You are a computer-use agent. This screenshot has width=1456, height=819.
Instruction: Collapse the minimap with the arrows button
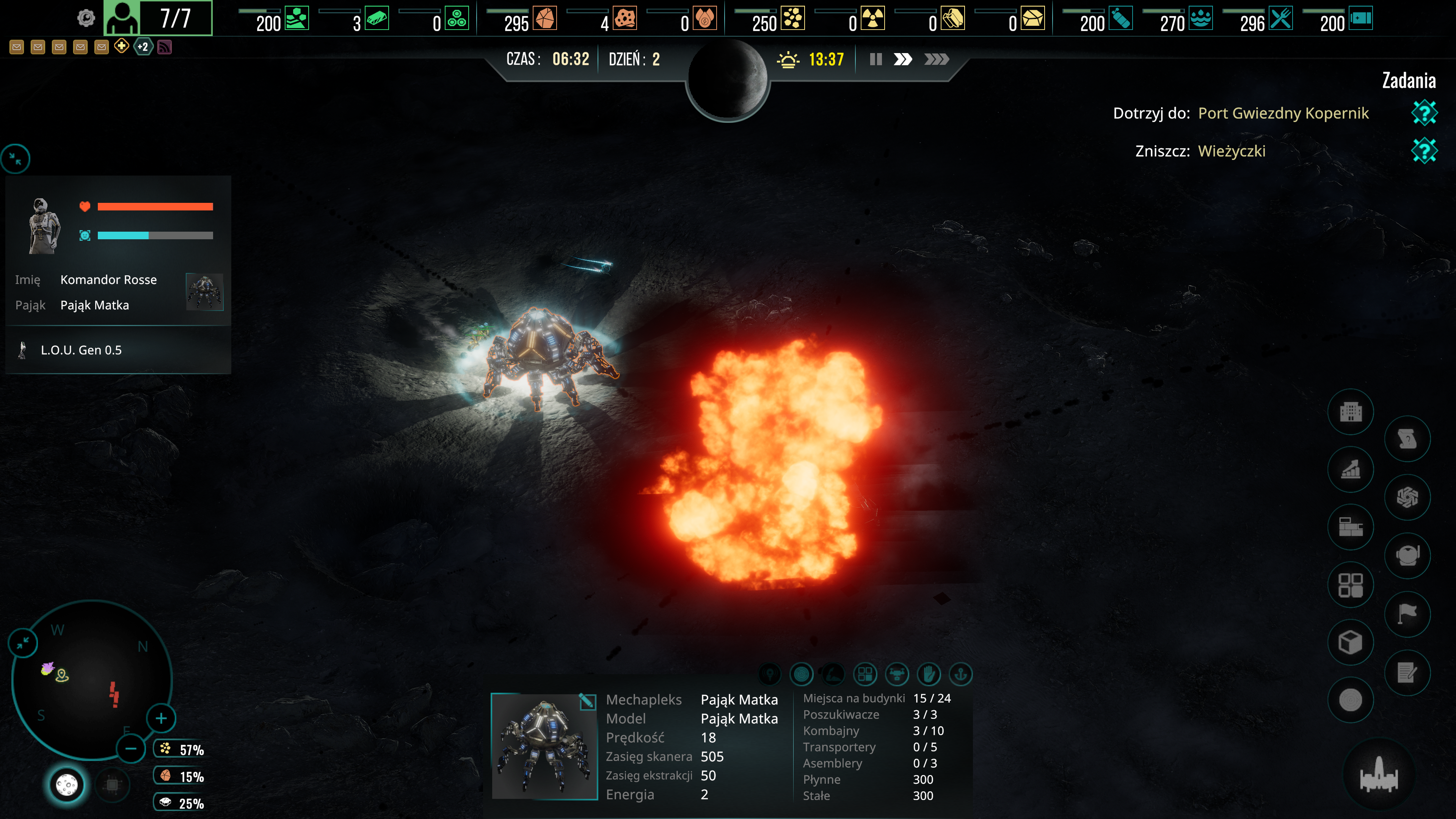click(x=23, y=643)
